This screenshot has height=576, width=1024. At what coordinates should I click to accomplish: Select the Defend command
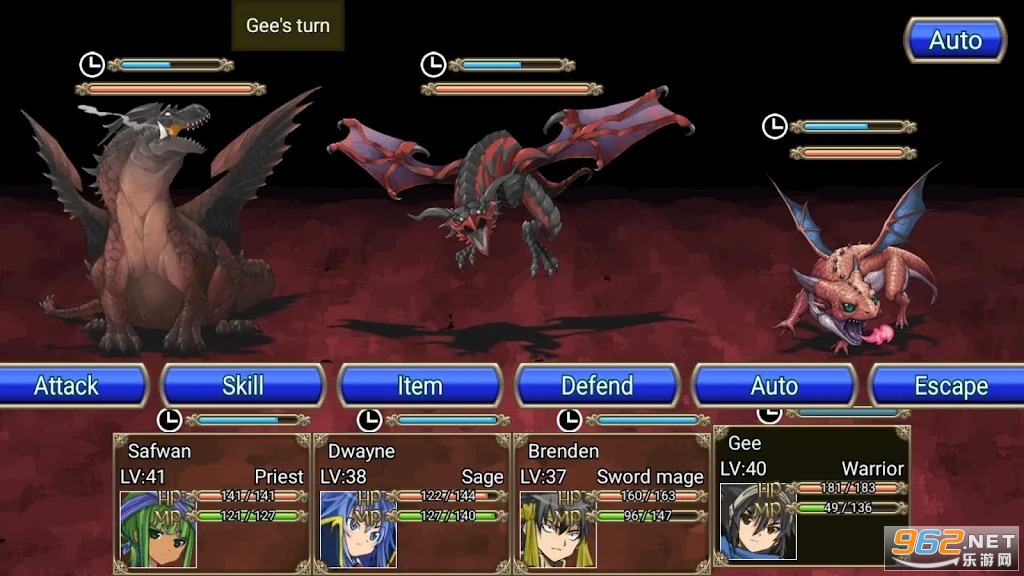point(597,386)
